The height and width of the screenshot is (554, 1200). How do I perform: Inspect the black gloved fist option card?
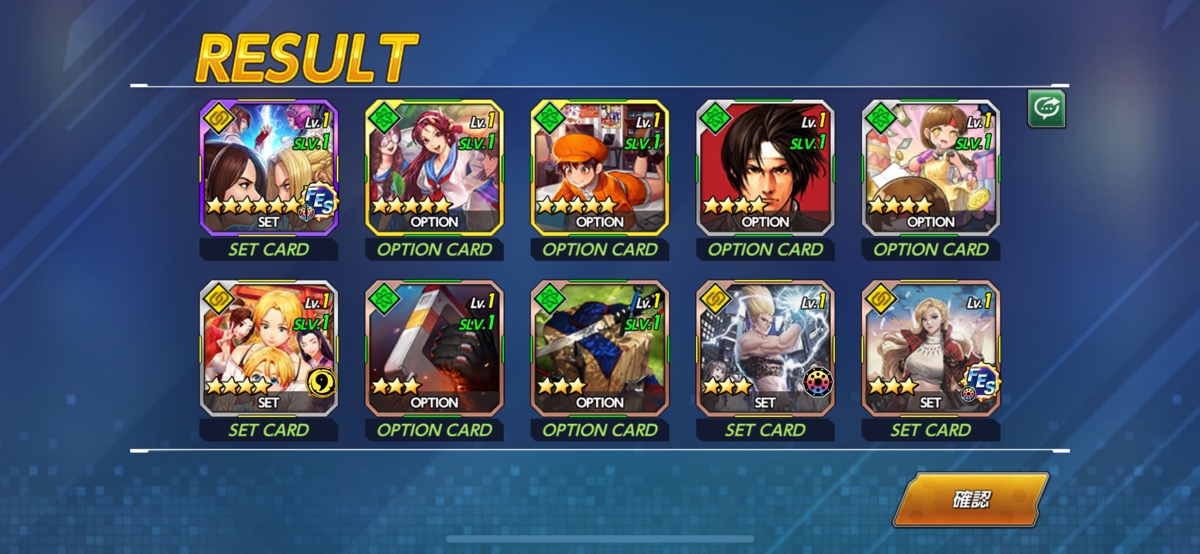click(x=434, y=347)
